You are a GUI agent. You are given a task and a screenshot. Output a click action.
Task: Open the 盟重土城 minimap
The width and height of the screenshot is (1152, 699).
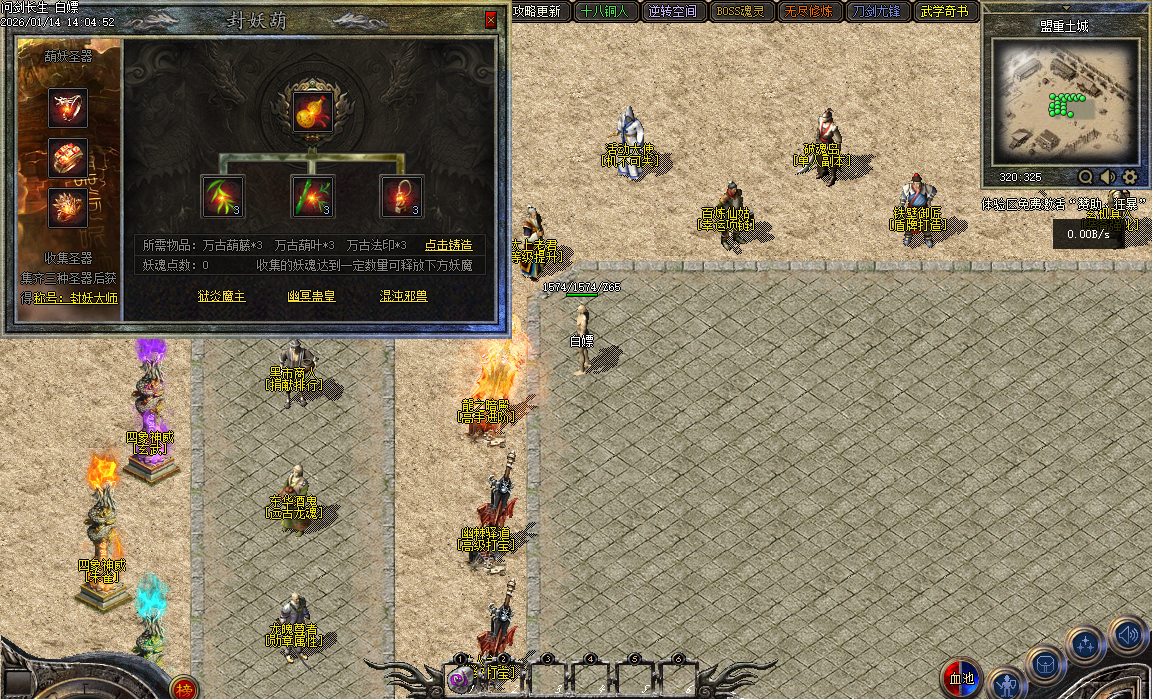(1065, 100)
